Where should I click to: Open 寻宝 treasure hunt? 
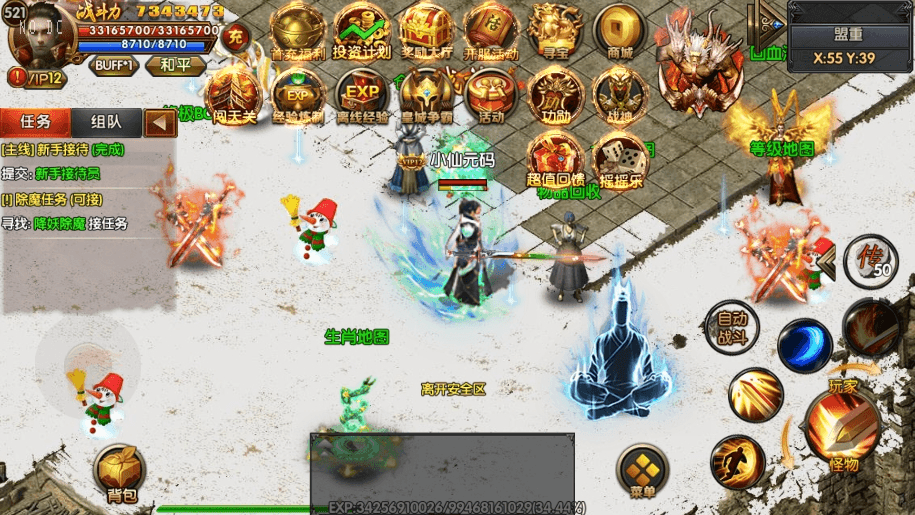tap(554, 31)
